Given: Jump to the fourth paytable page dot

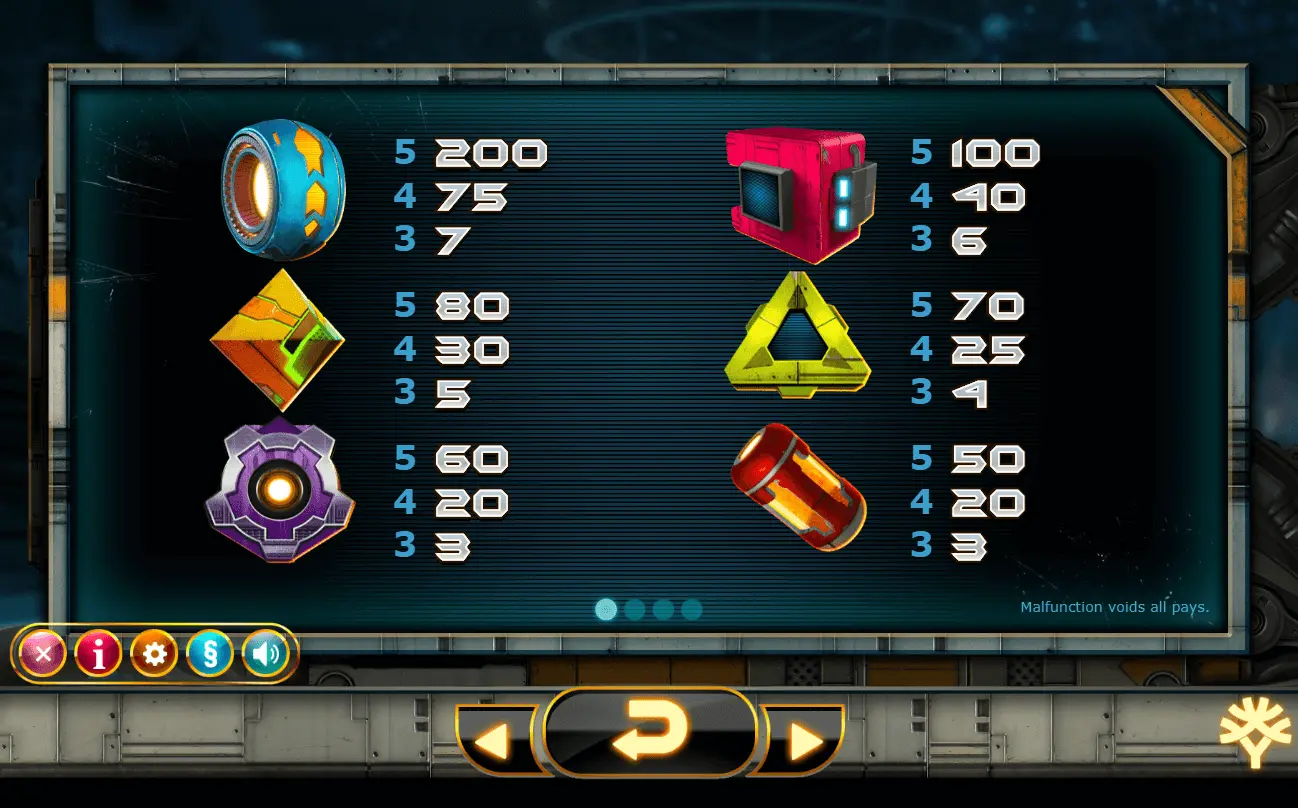Looking at the screenshot, I should pos(691,609).
